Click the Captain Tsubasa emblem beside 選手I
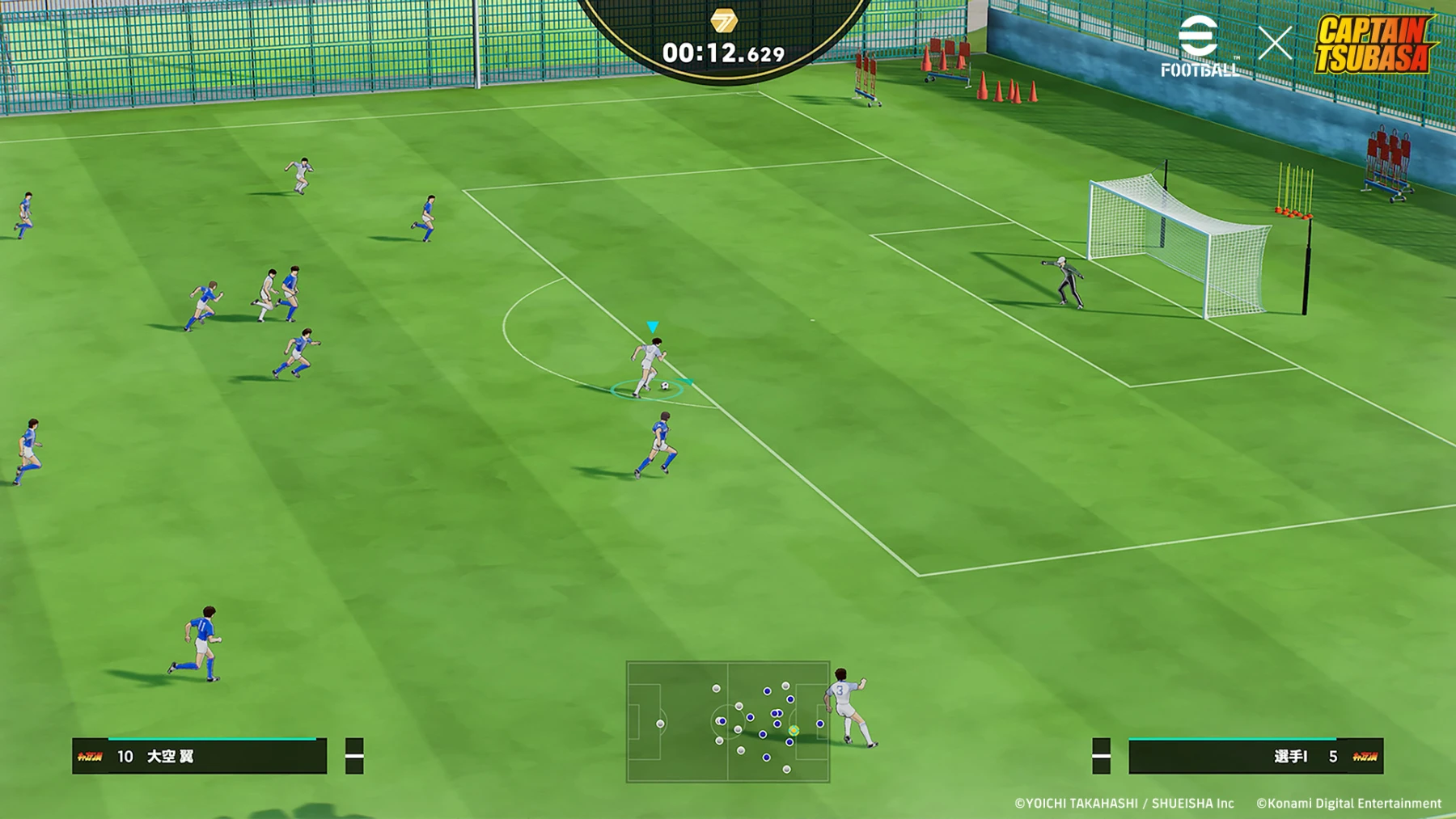The width and height of the screenshot is (1456, 819). tap(1365, 757)
